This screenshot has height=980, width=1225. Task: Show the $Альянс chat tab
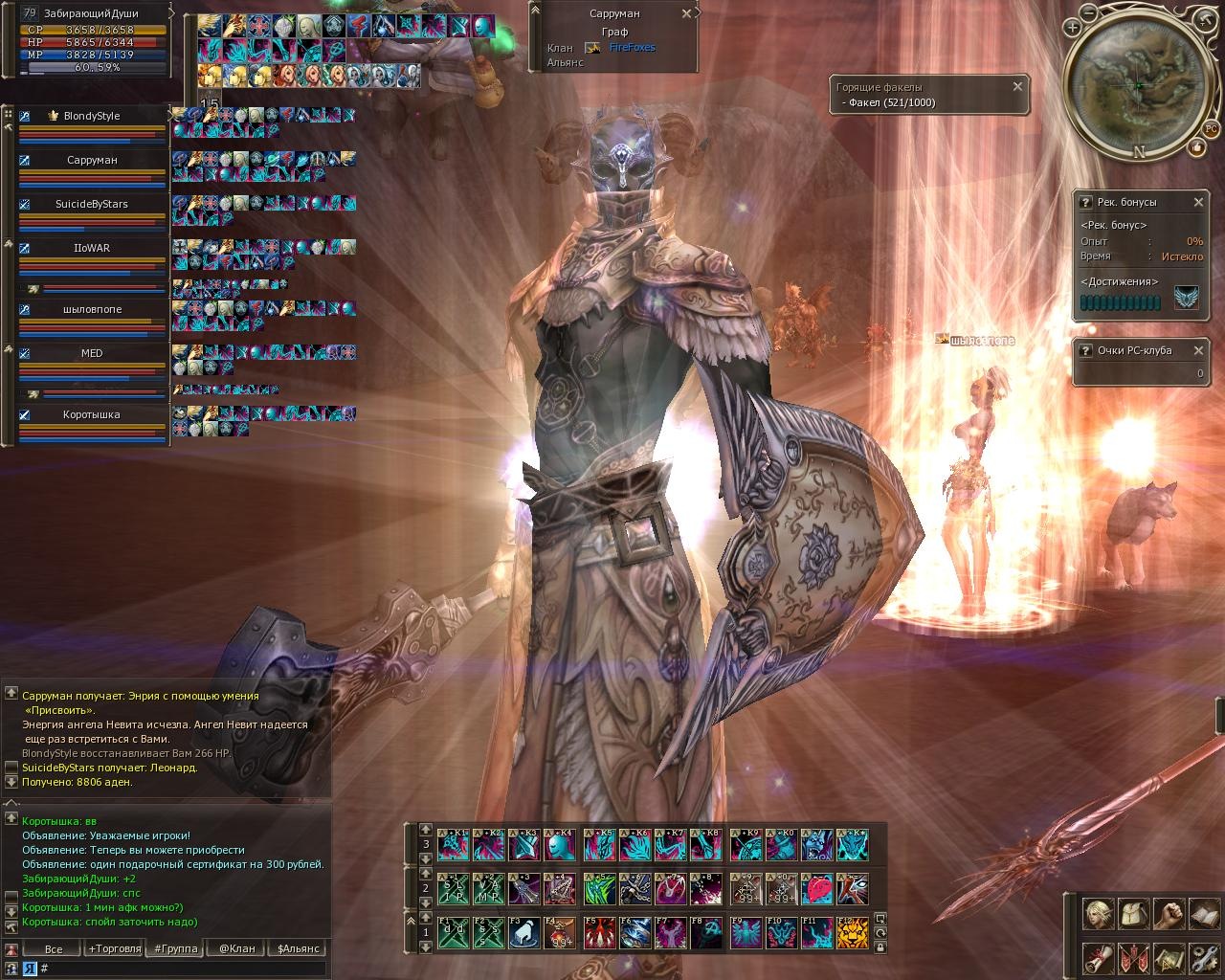[x=299, y=949]
